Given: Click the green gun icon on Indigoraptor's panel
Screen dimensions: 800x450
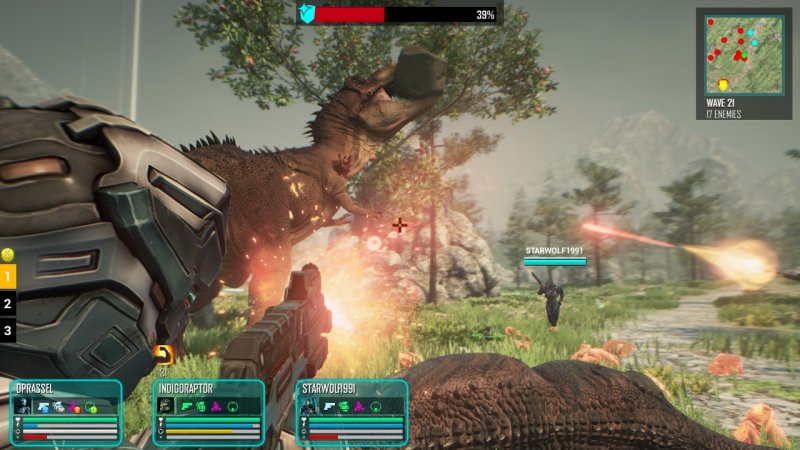Looking at the screenshot, I should (x=186, y=405).
